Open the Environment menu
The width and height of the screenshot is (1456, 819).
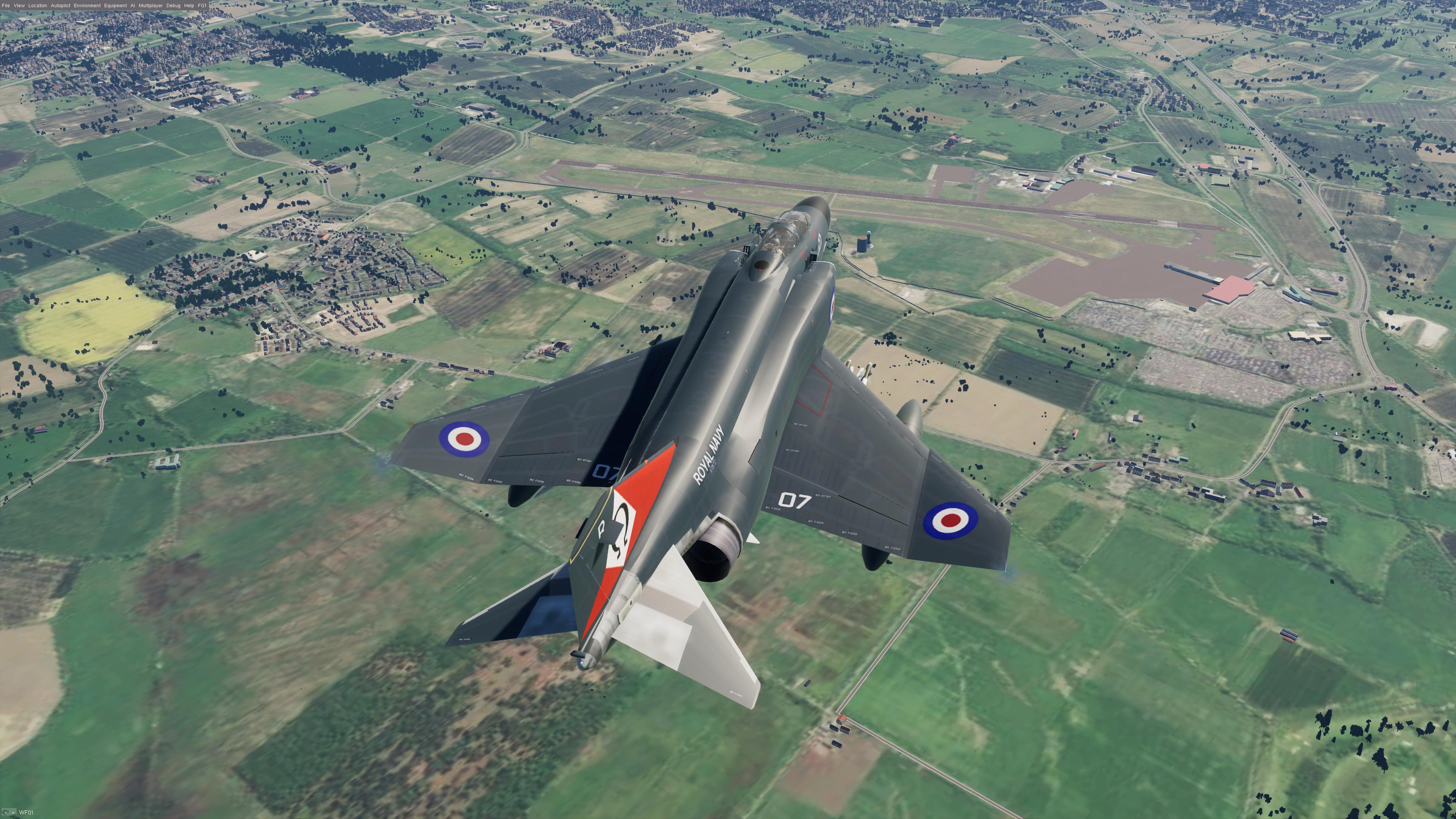(x=87, y=6)
